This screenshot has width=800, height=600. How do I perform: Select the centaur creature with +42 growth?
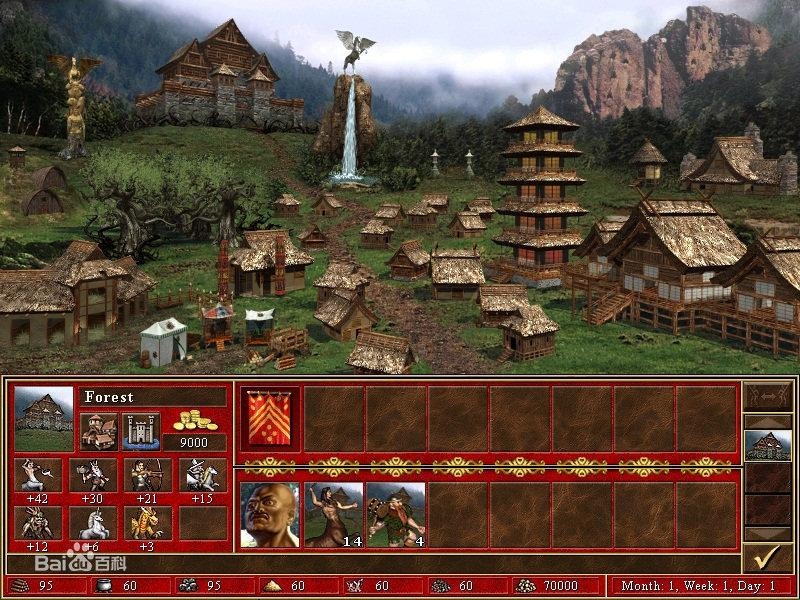pos(38,474)
